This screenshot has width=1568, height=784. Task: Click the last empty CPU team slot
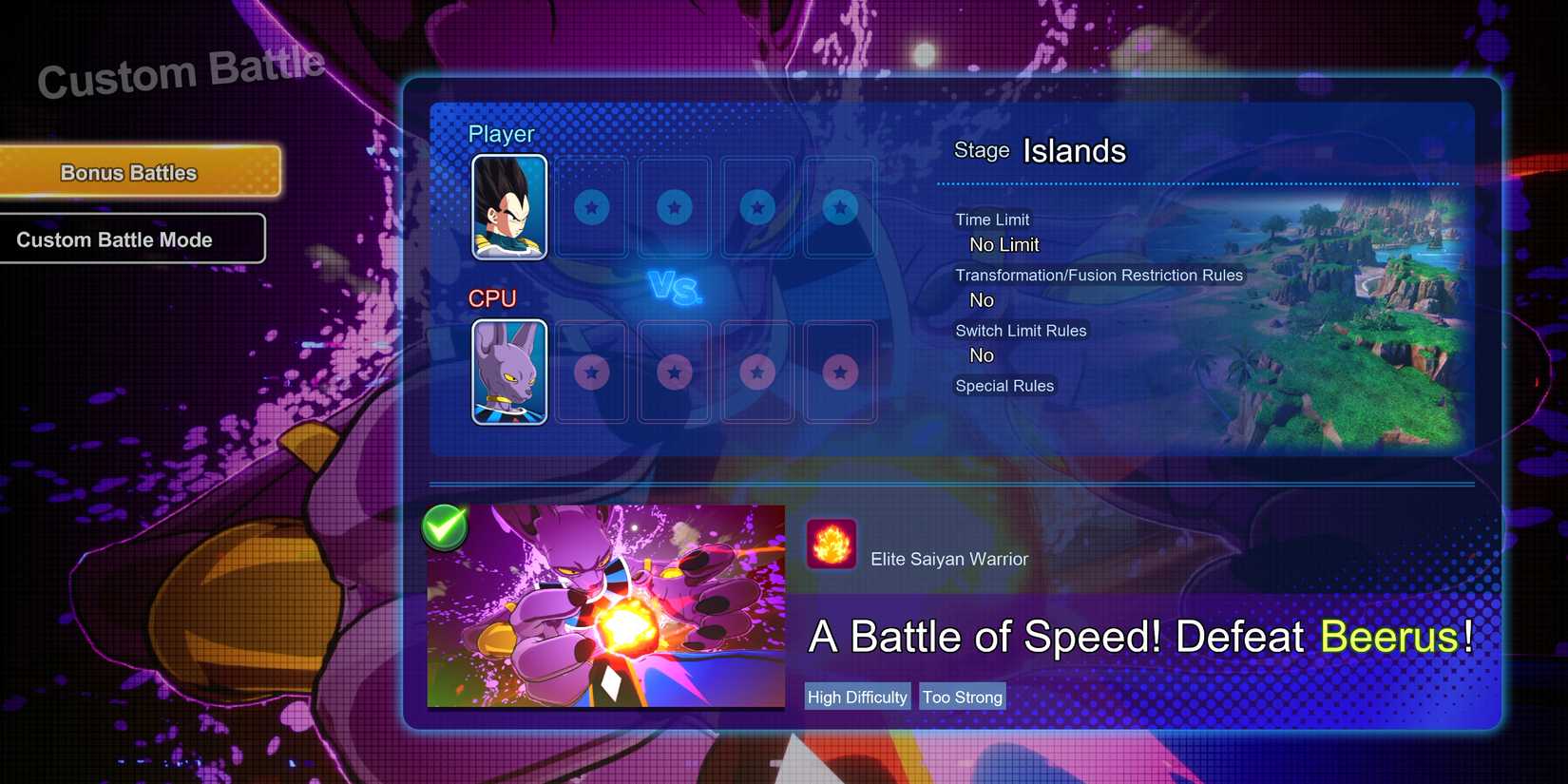(839, 373)
